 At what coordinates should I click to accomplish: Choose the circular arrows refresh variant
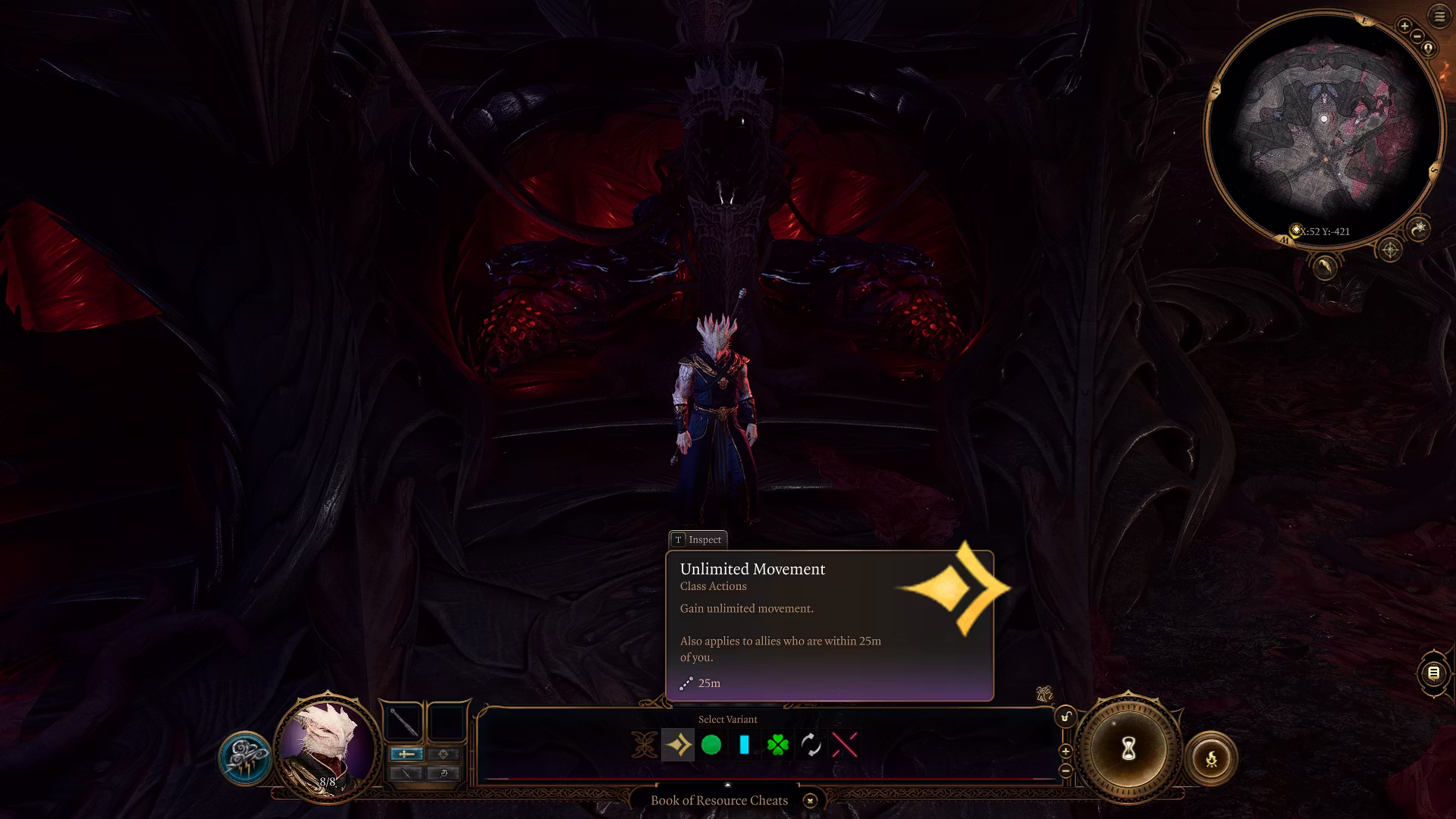pyautogui.click(x=811, y=745)
